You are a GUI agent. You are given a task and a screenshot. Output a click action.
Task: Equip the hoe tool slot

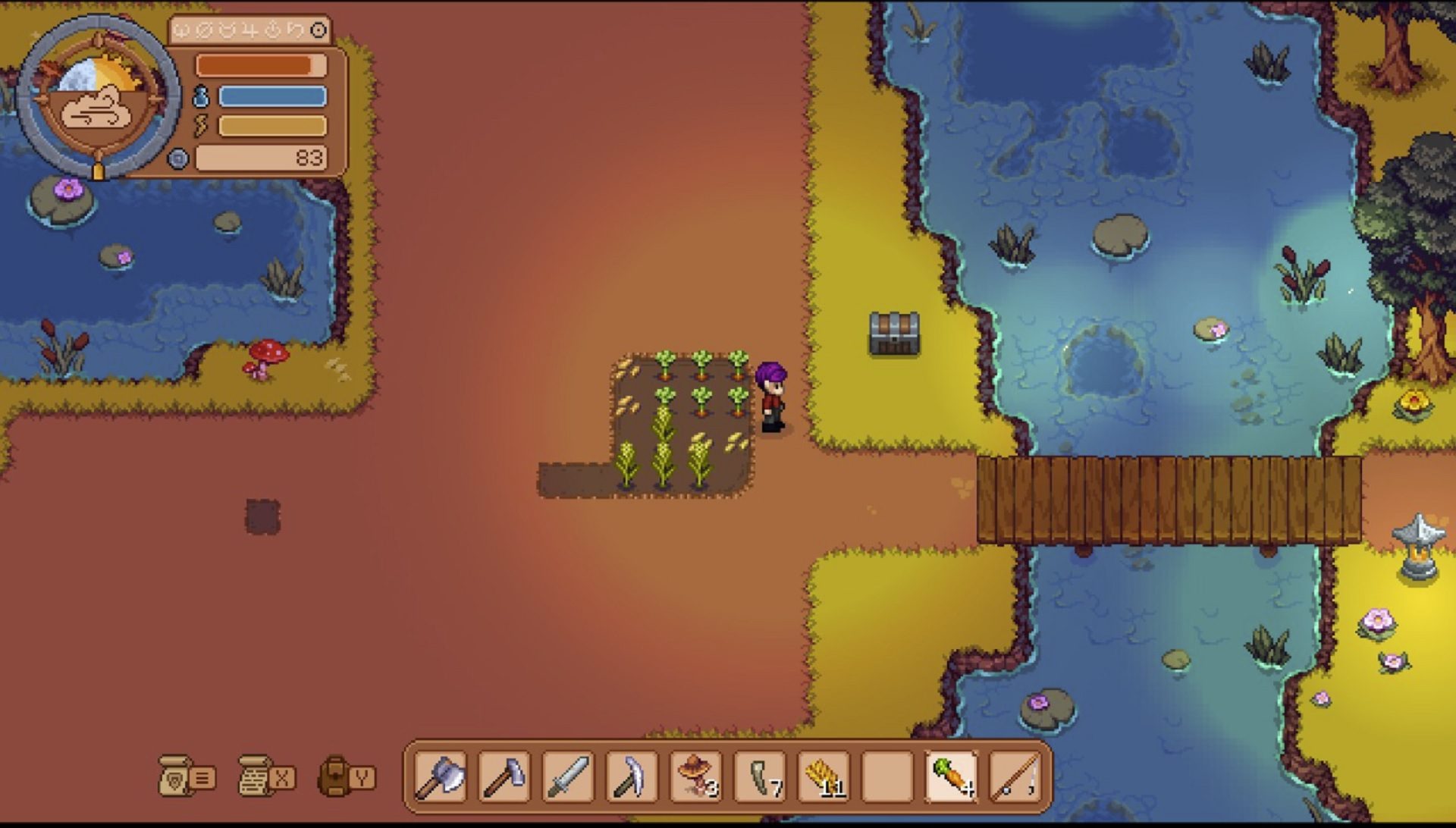coord(504,777)
